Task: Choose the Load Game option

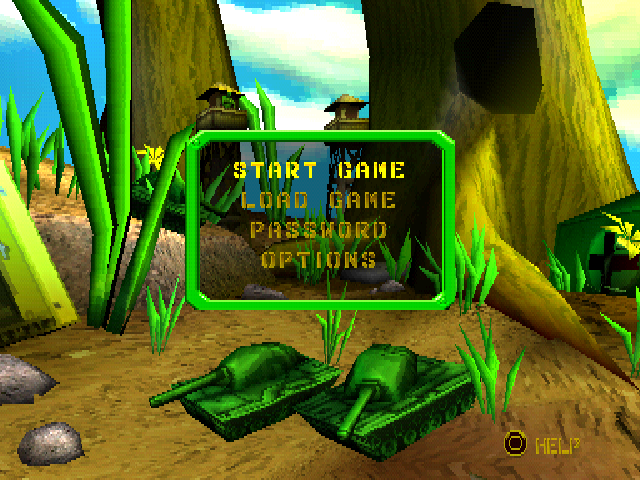Action: pos(319,200)
